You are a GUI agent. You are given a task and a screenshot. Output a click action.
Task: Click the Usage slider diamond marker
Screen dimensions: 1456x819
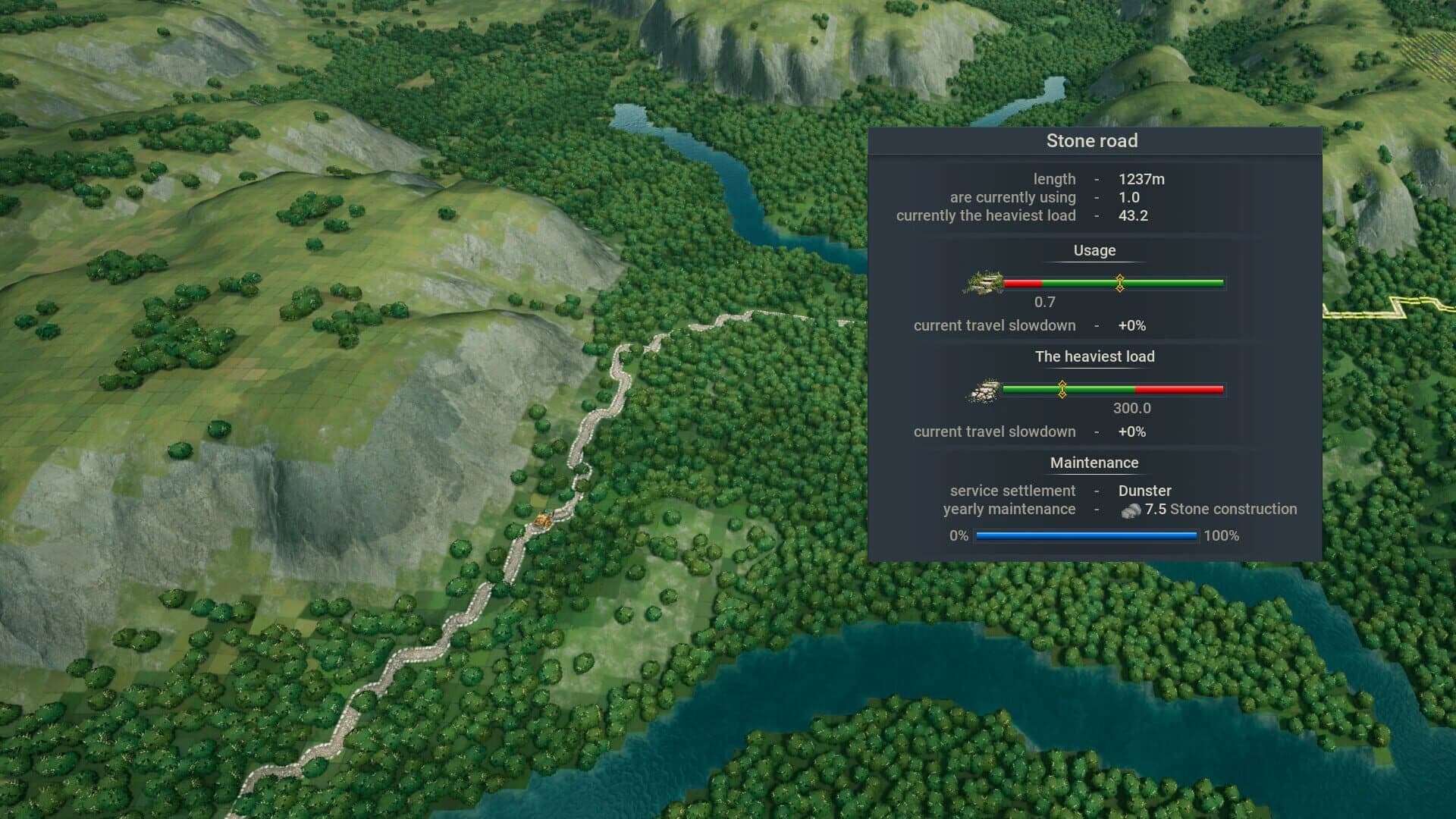1119,282
